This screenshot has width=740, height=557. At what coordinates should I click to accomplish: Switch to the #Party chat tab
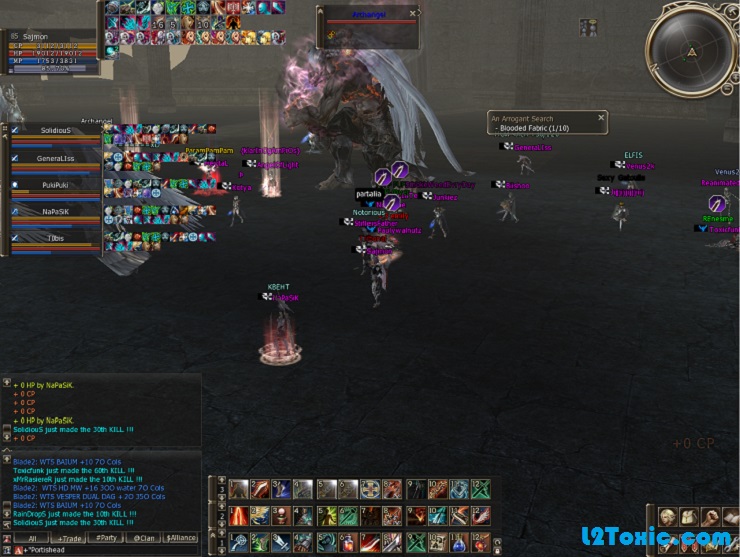[x=107, y=538]
